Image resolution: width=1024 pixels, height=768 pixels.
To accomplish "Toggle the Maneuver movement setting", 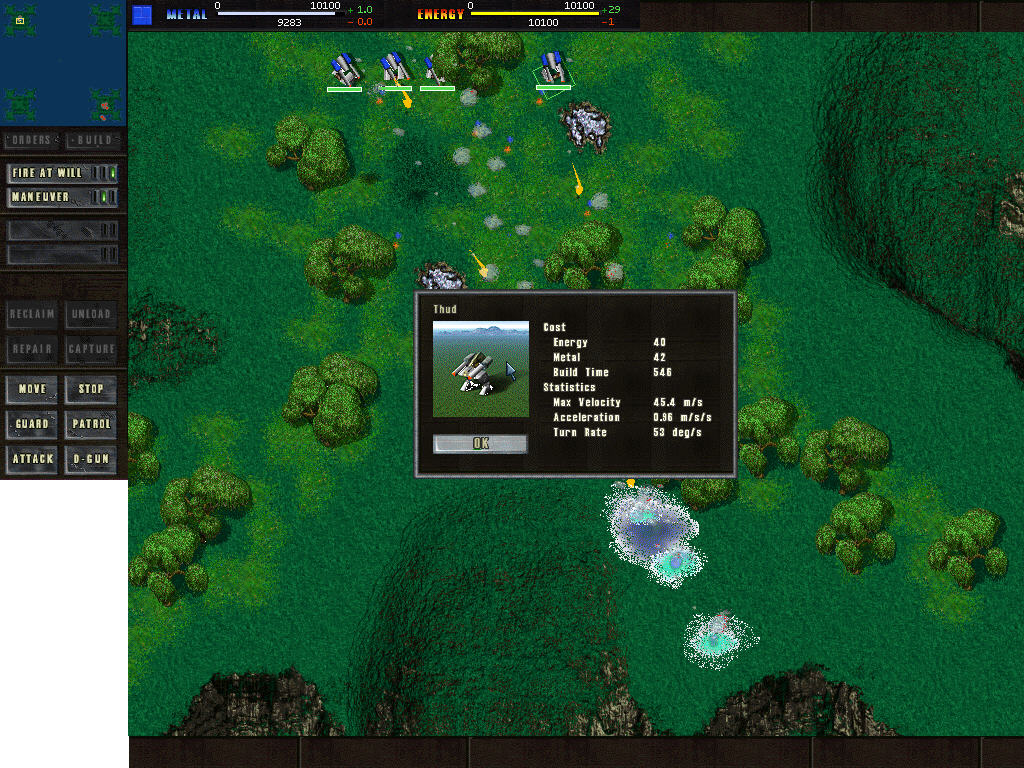I will click(x=62, y=197).
